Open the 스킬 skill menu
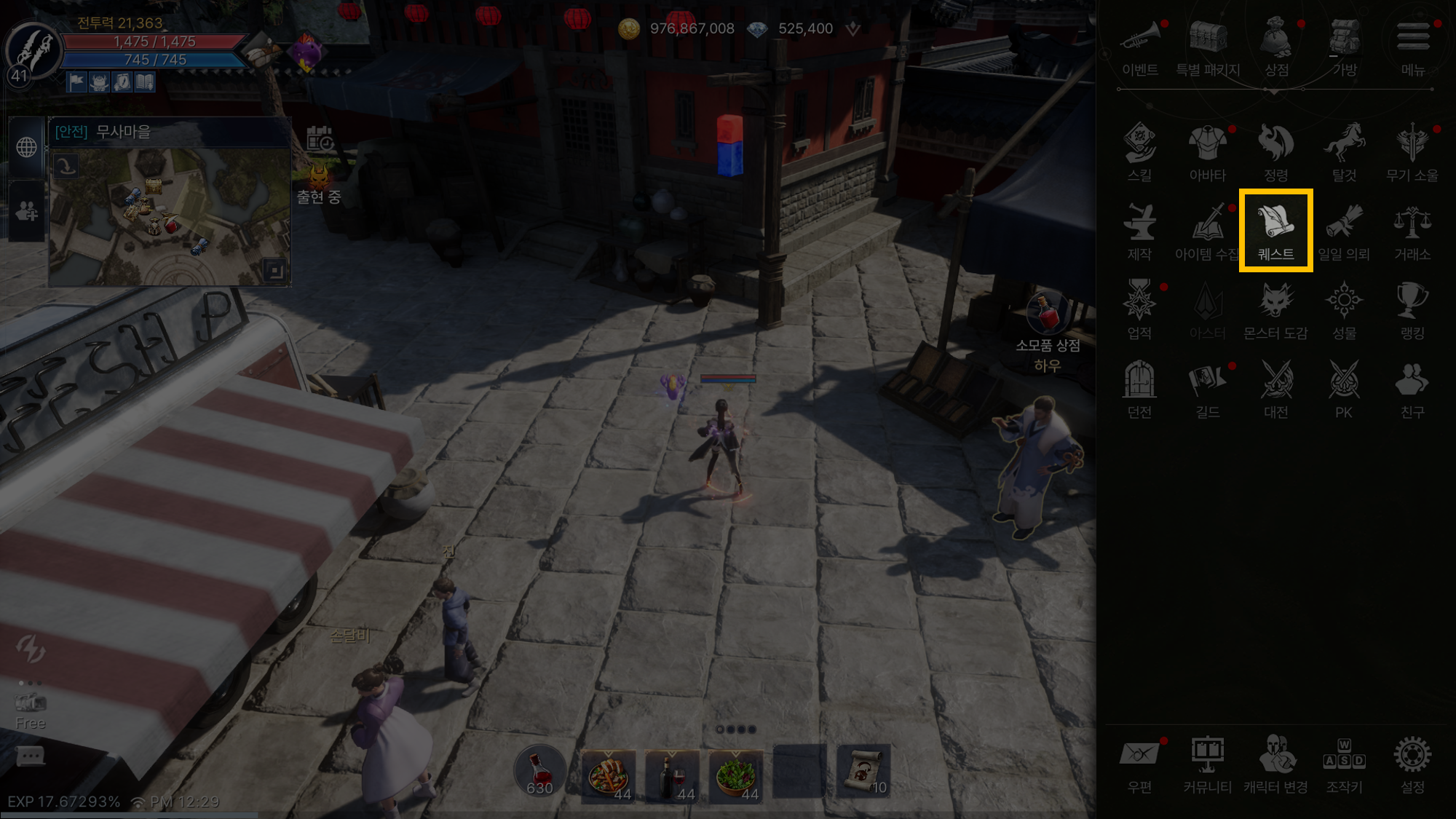Screen dimensions: 1456x819 (x=1139, y=151)
